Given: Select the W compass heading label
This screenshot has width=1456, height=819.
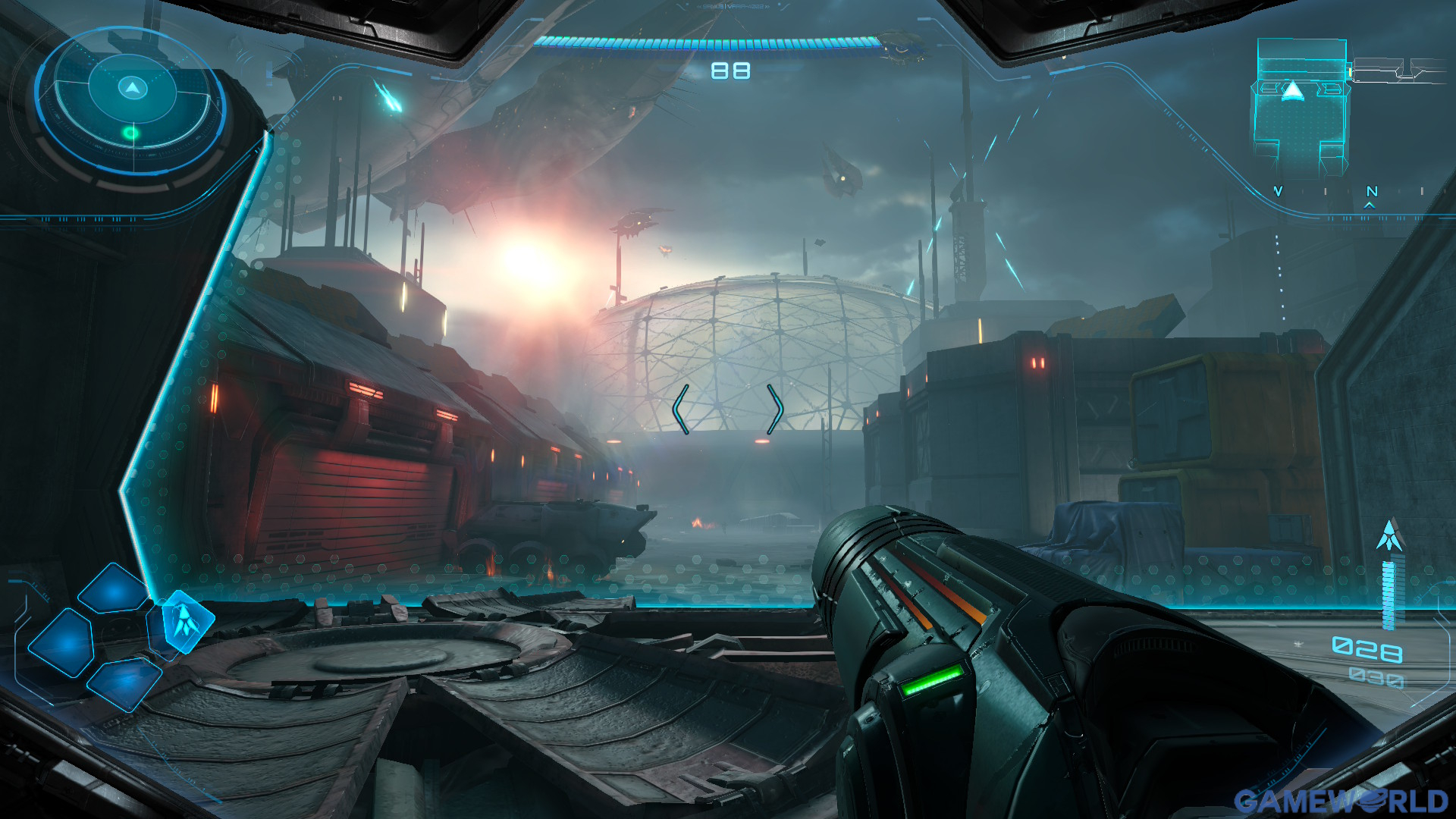Looking at the screenshot, I should click(x=1277, y=191).
